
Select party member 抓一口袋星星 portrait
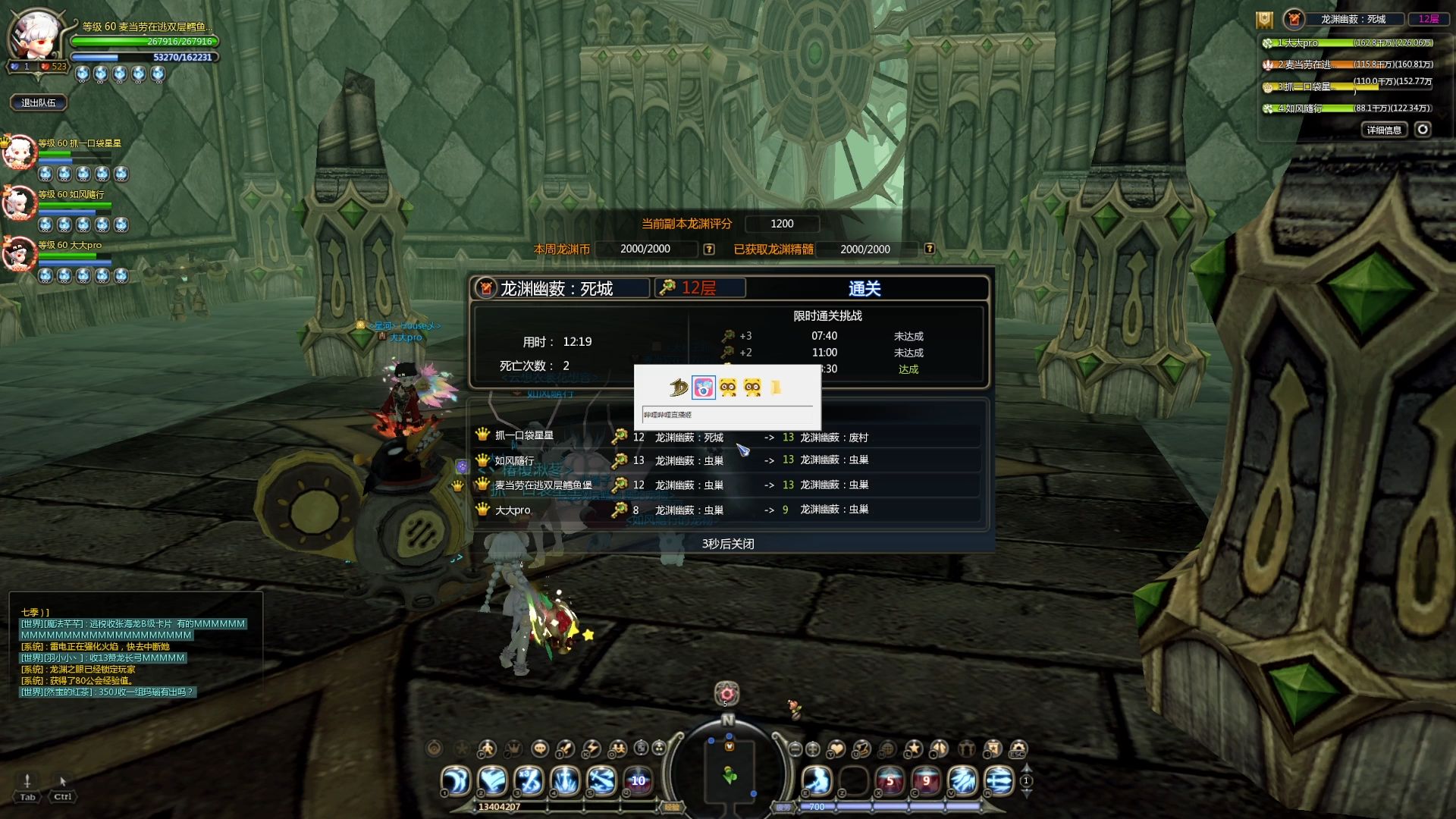pyautogui.click(x=20, y=153)
